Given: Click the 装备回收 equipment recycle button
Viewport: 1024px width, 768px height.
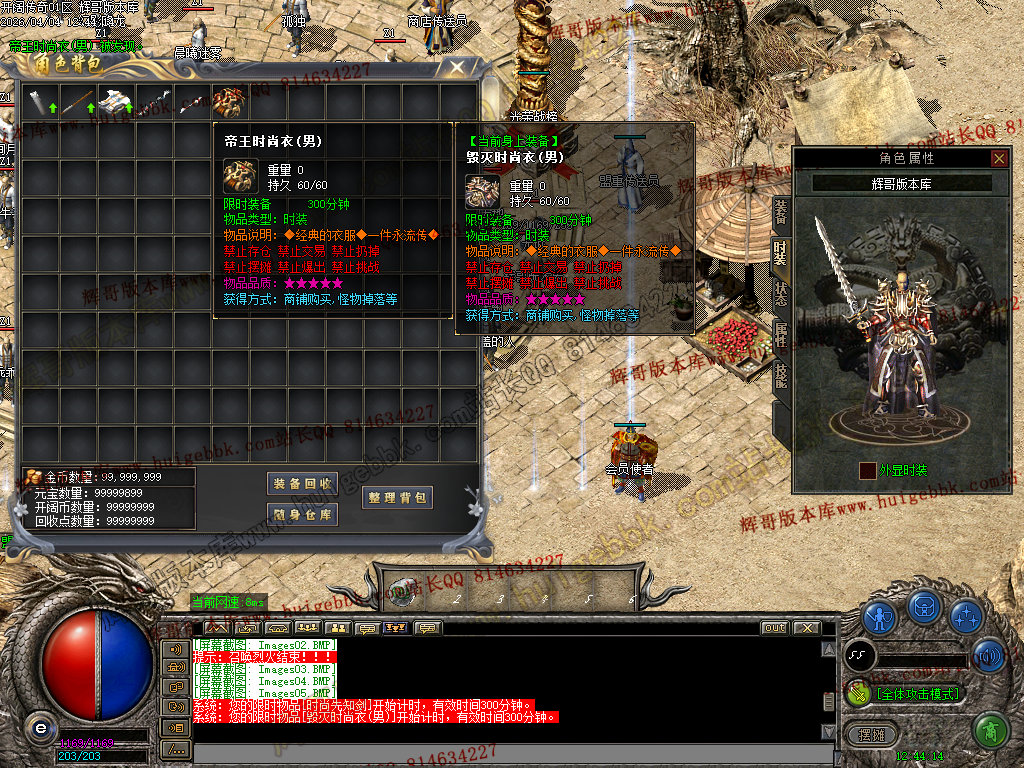Looking at the screenshot, I should pos(303,483).
